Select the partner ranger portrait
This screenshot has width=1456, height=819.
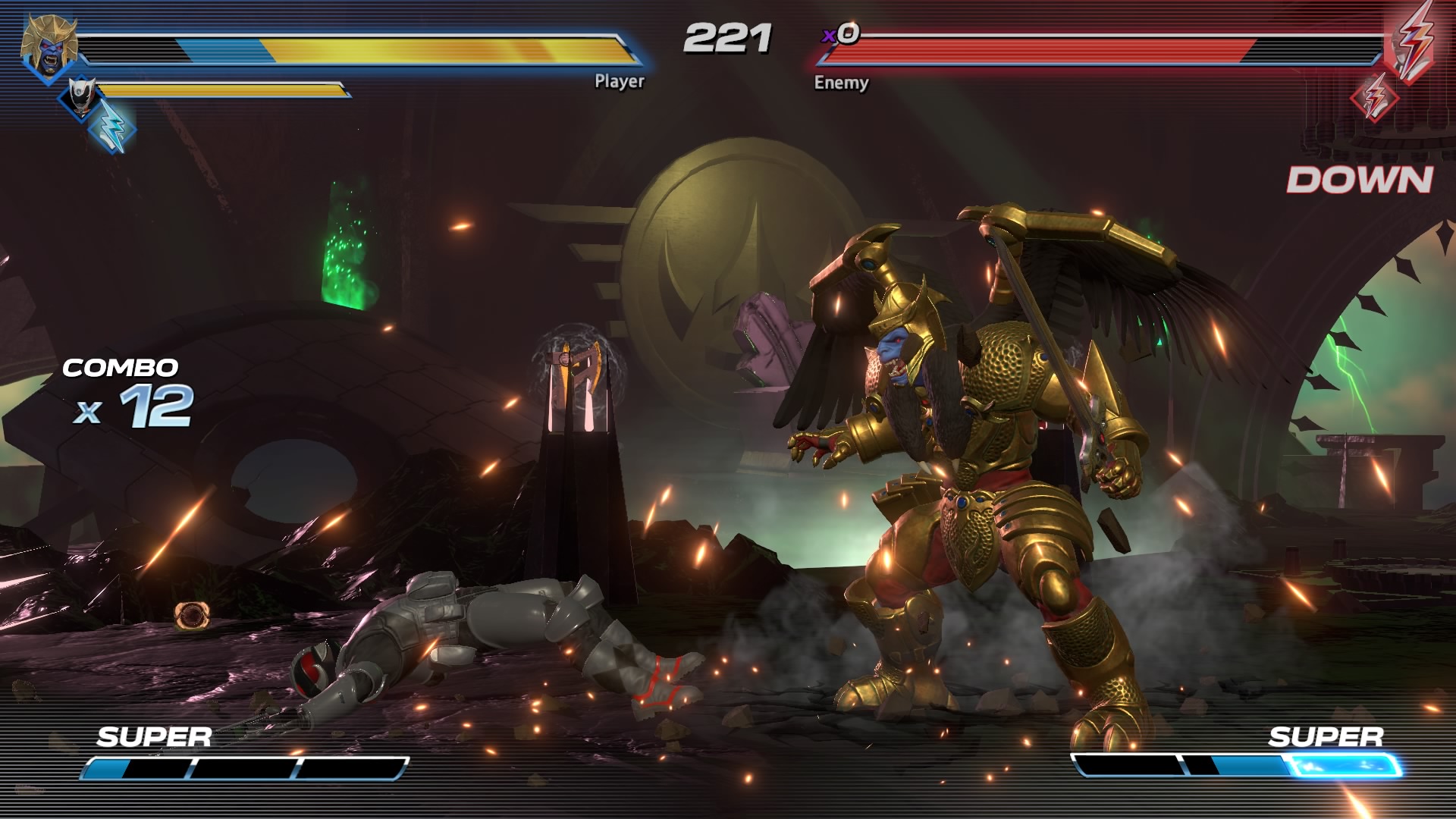[x=81, y=96]
